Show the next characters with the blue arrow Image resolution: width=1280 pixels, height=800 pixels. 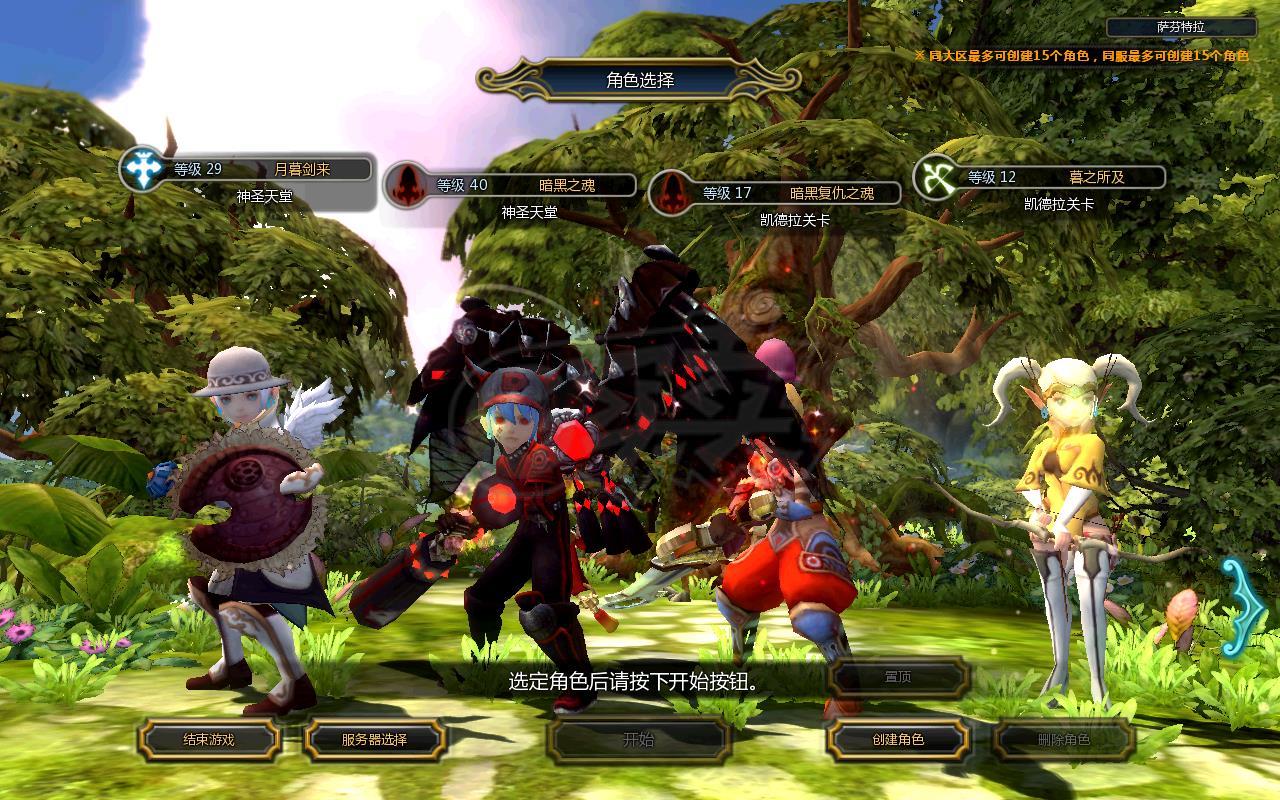point(1241,606)
